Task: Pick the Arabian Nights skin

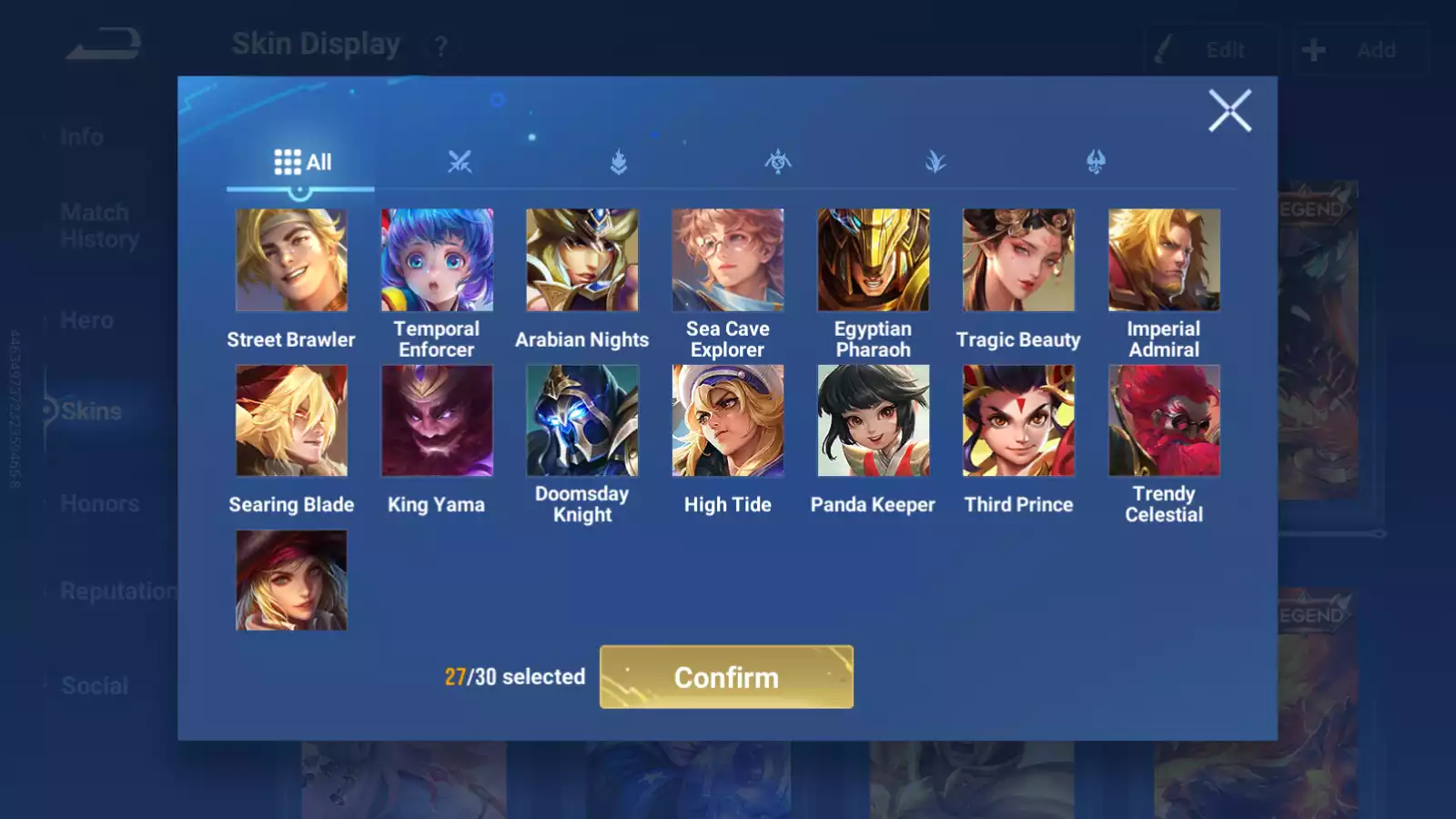Action: point(582,260)
